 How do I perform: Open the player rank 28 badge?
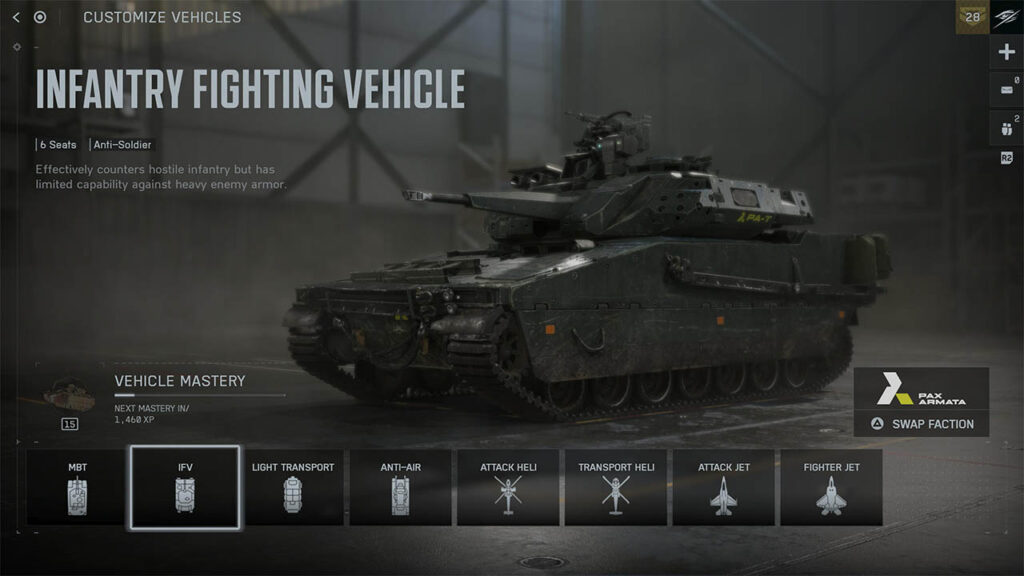[972, 17]
